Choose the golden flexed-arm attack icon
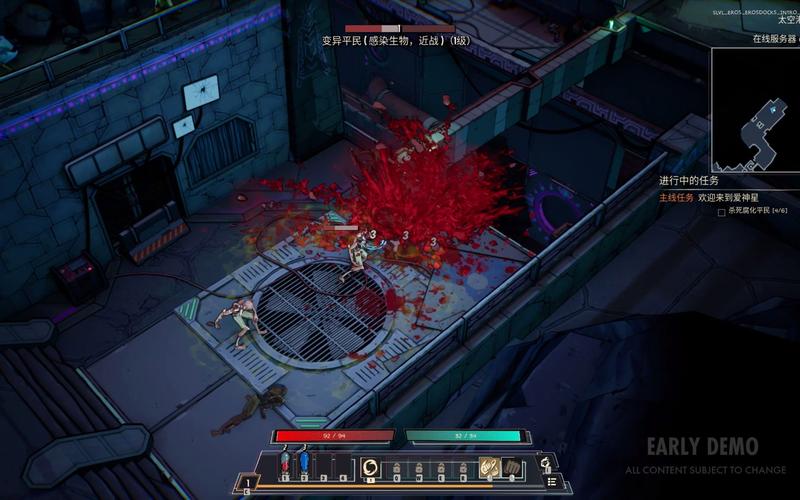This screenshot has width=800, height=500. point(488,467)
